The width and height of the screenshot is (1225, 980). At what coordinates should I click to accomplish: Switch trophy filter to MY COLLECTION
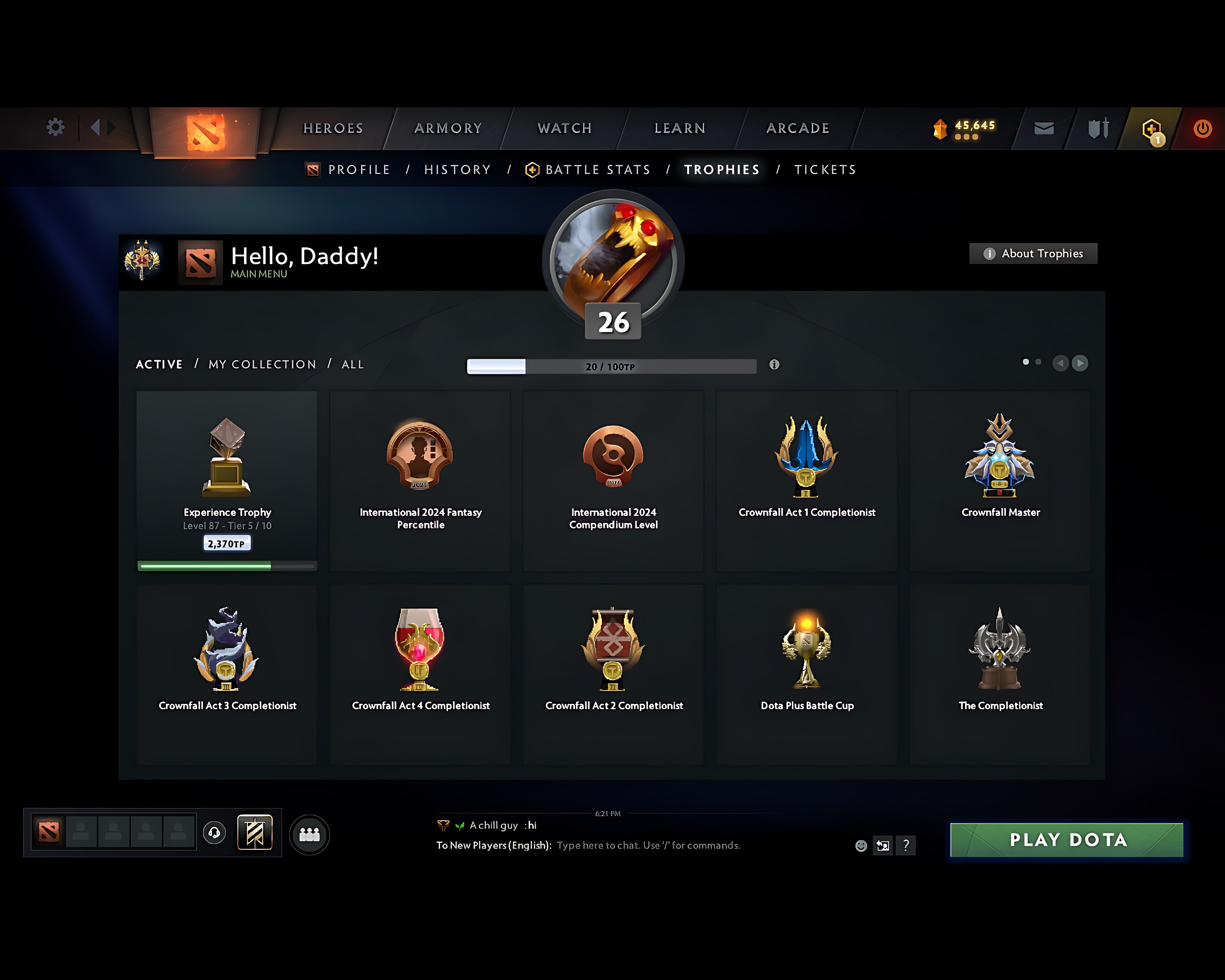click(x=261, y=364)
